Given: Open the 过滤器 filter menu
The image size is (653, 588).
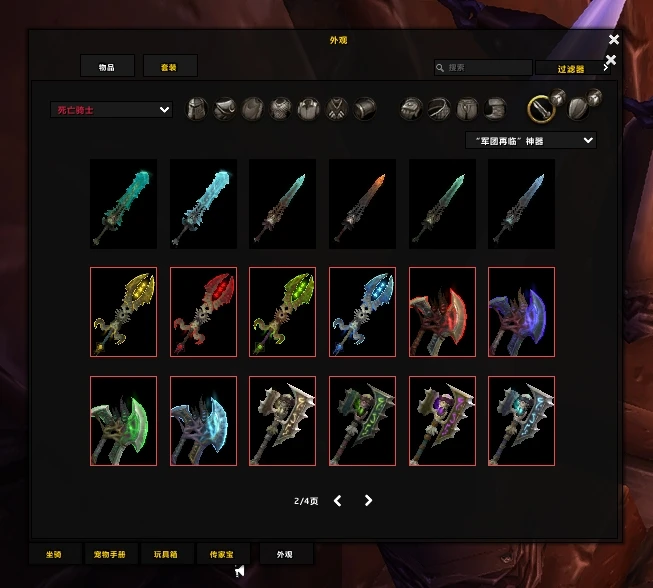Looking at the screenshot, I should pyautogui.click(x=571, y=68).
